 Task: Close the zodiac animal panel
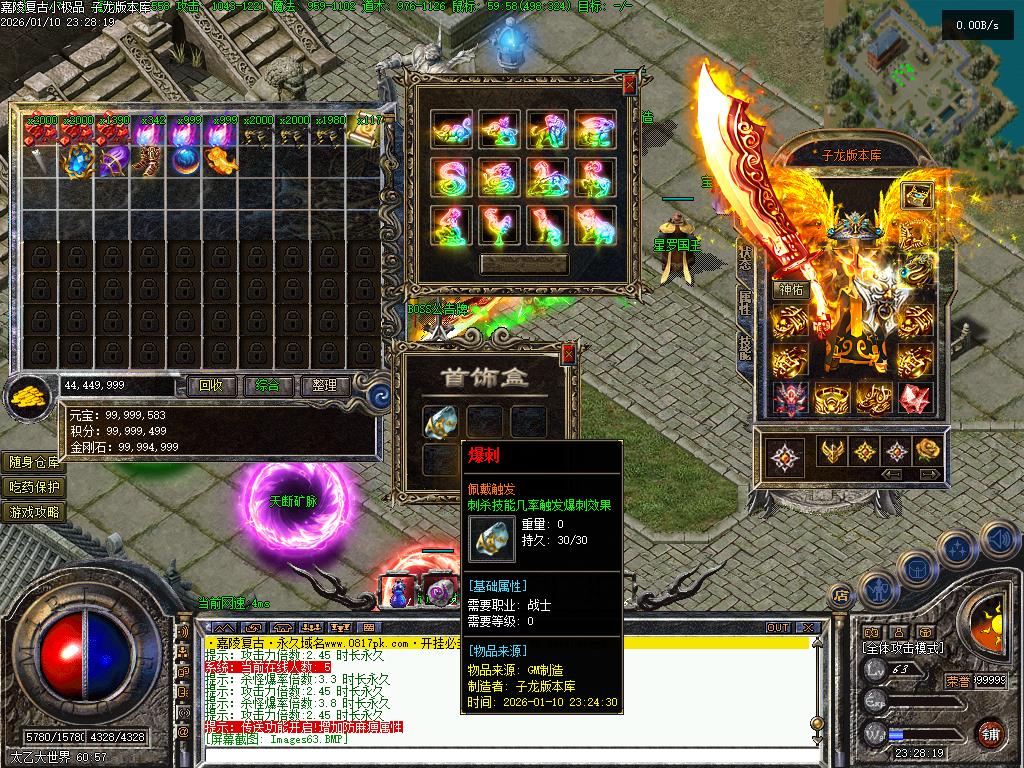629,86
